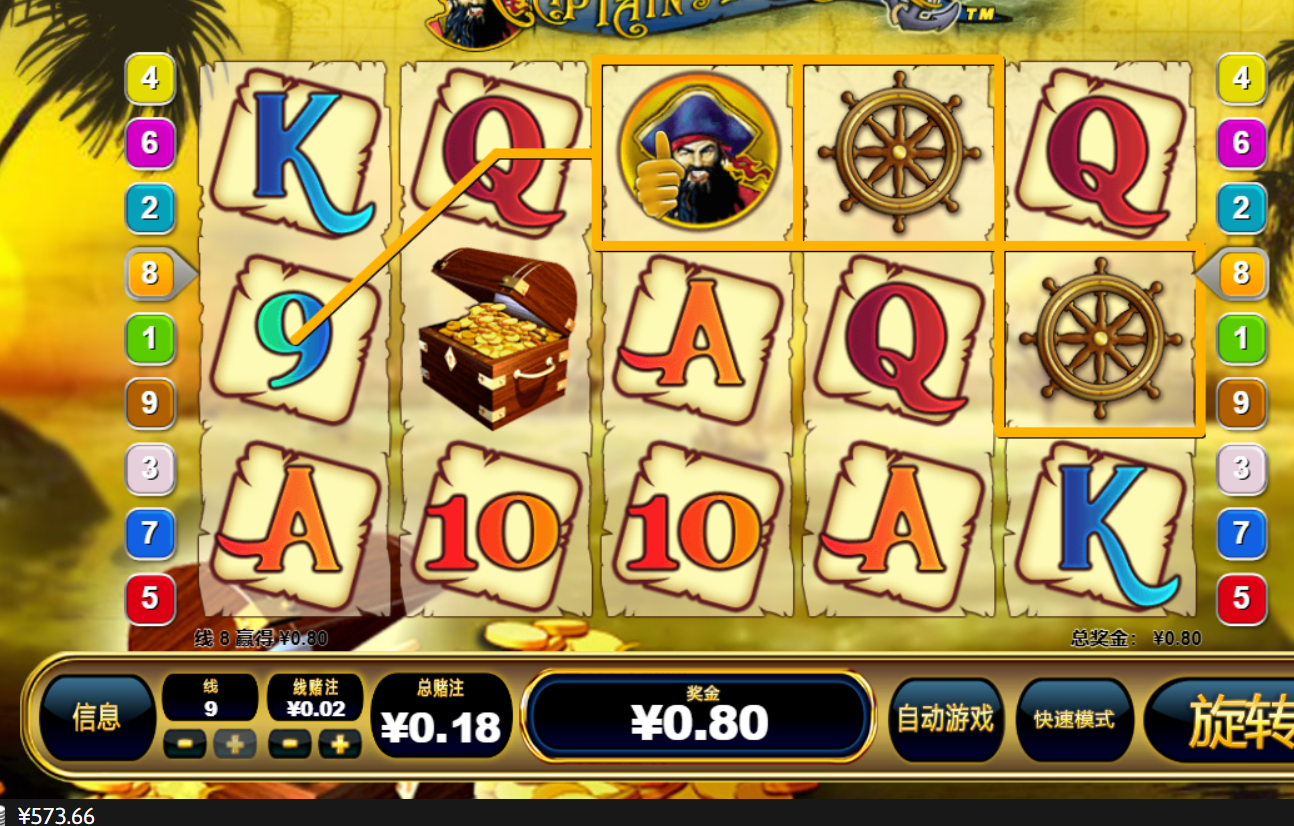This screenshot has width=1294, height=826.
Task: Start 自动游戏 auto play
Action: (945, 718)
